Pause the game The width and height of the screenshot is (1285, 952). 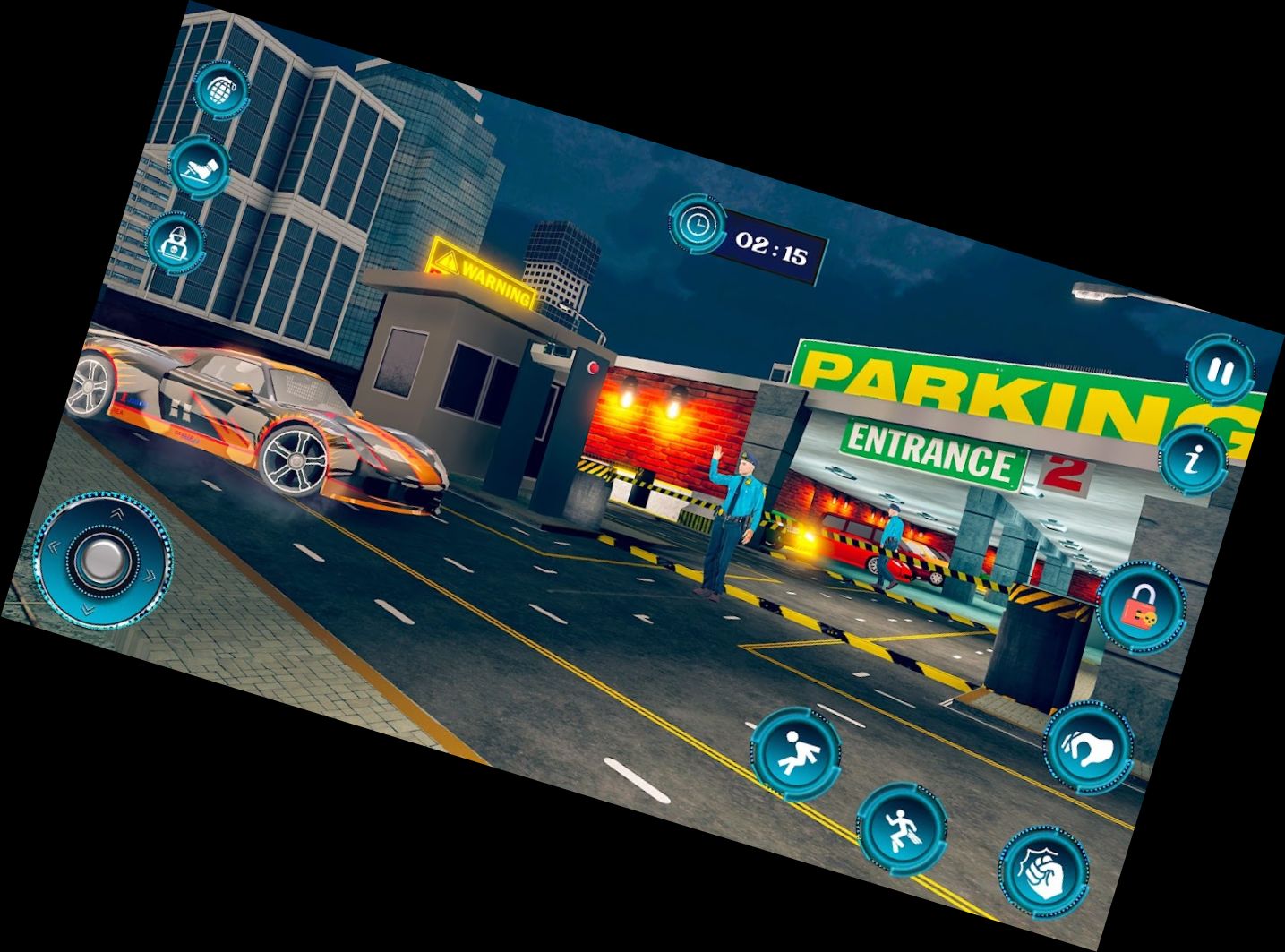1221,372
